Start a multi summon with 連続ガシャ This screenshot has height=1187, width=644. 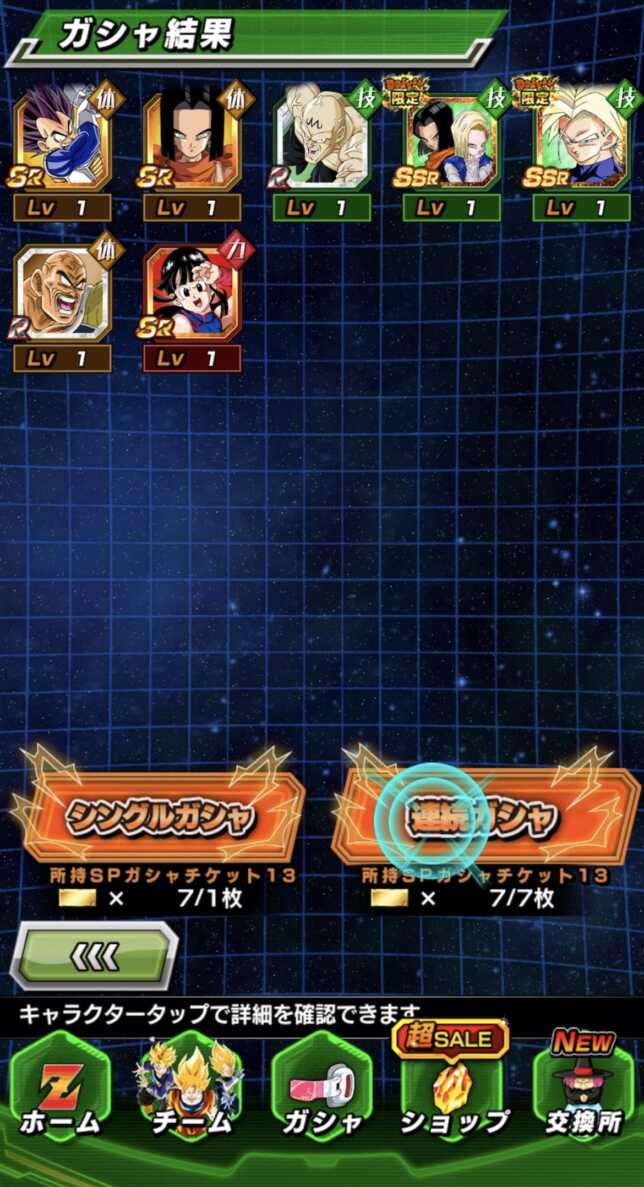click(x=484, y=817)
